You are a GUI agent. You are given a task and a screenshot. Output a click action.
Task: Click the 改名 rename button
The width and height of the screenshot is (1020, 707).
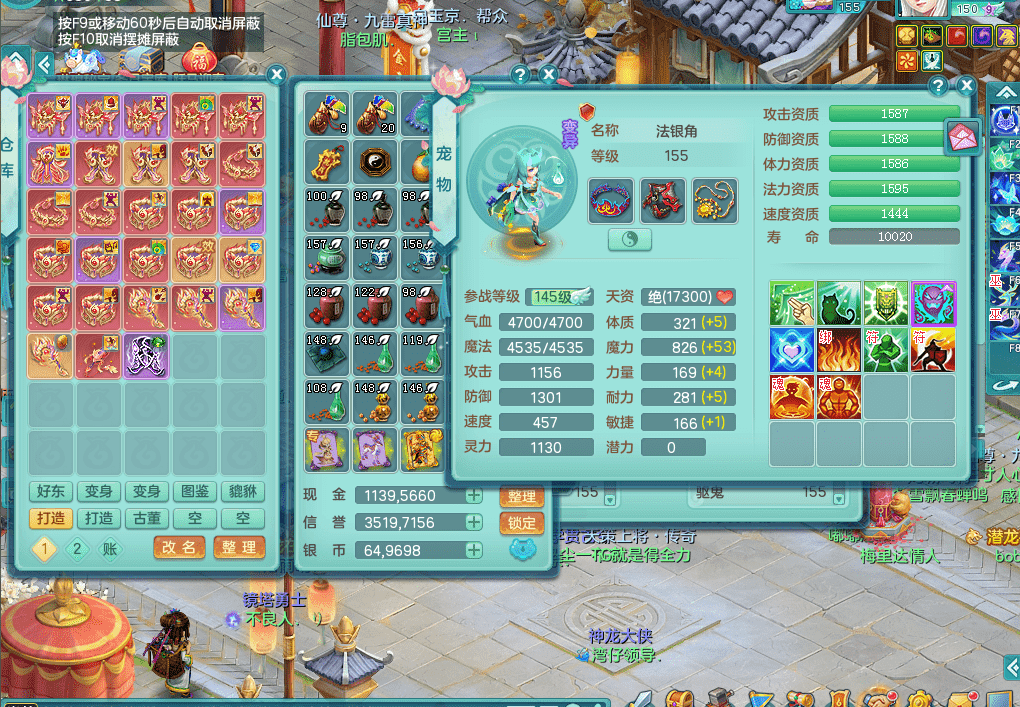tap(180, 547)
